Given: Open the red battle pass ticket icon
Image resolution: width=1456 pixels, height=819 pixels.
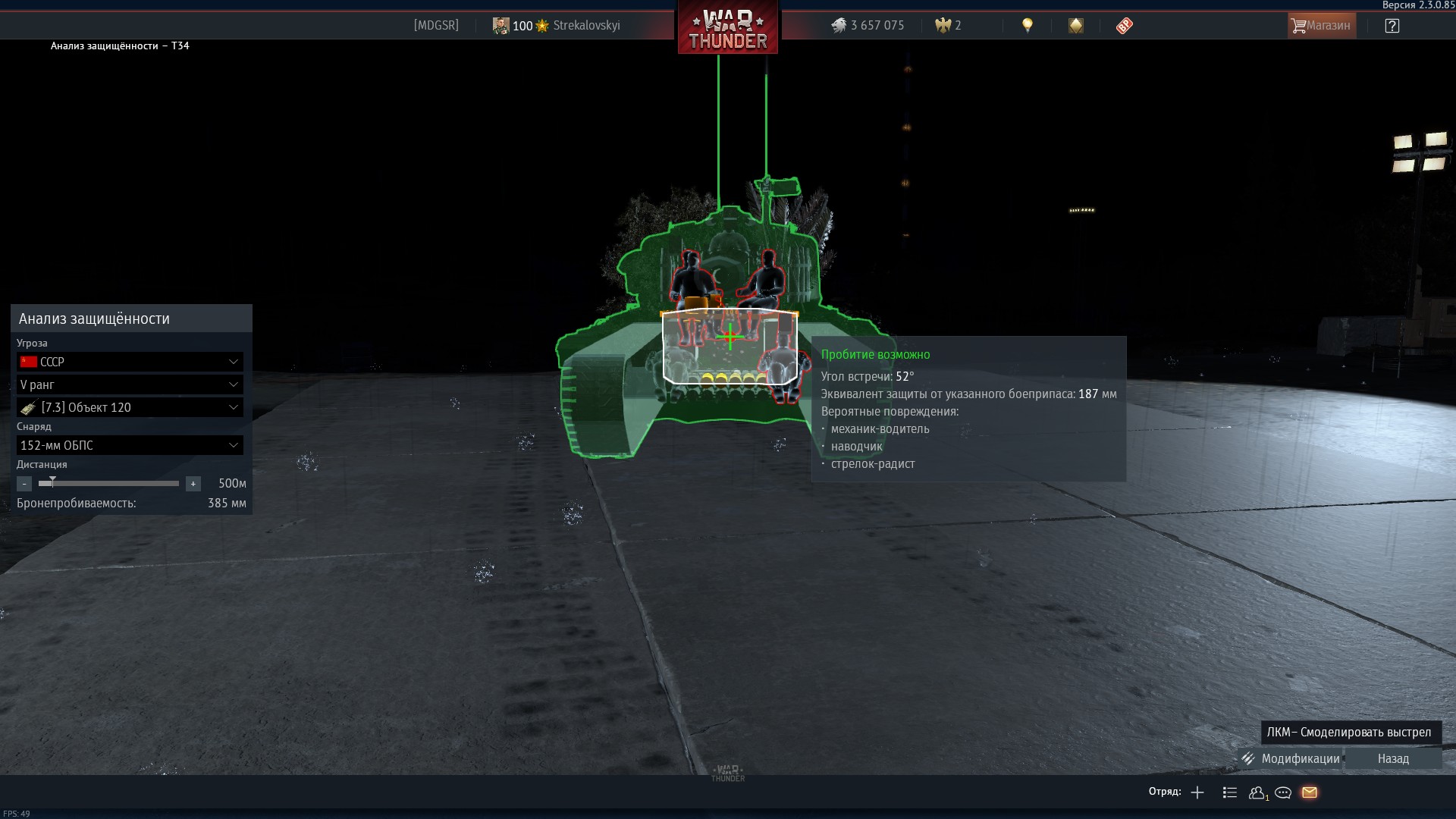Looking at the screenshot, I should tap(1124, 26).
